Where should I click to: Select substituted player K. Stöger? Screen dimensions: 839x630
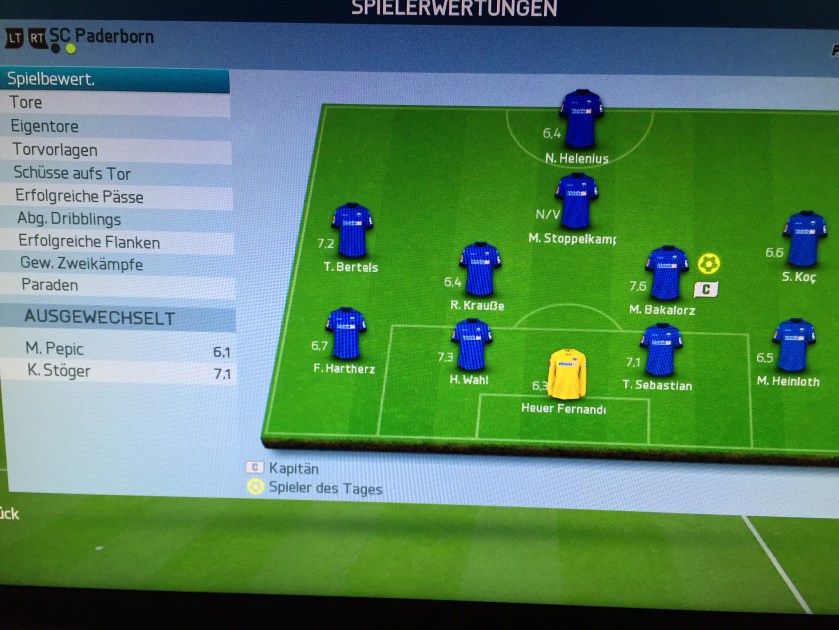(118, 372)
